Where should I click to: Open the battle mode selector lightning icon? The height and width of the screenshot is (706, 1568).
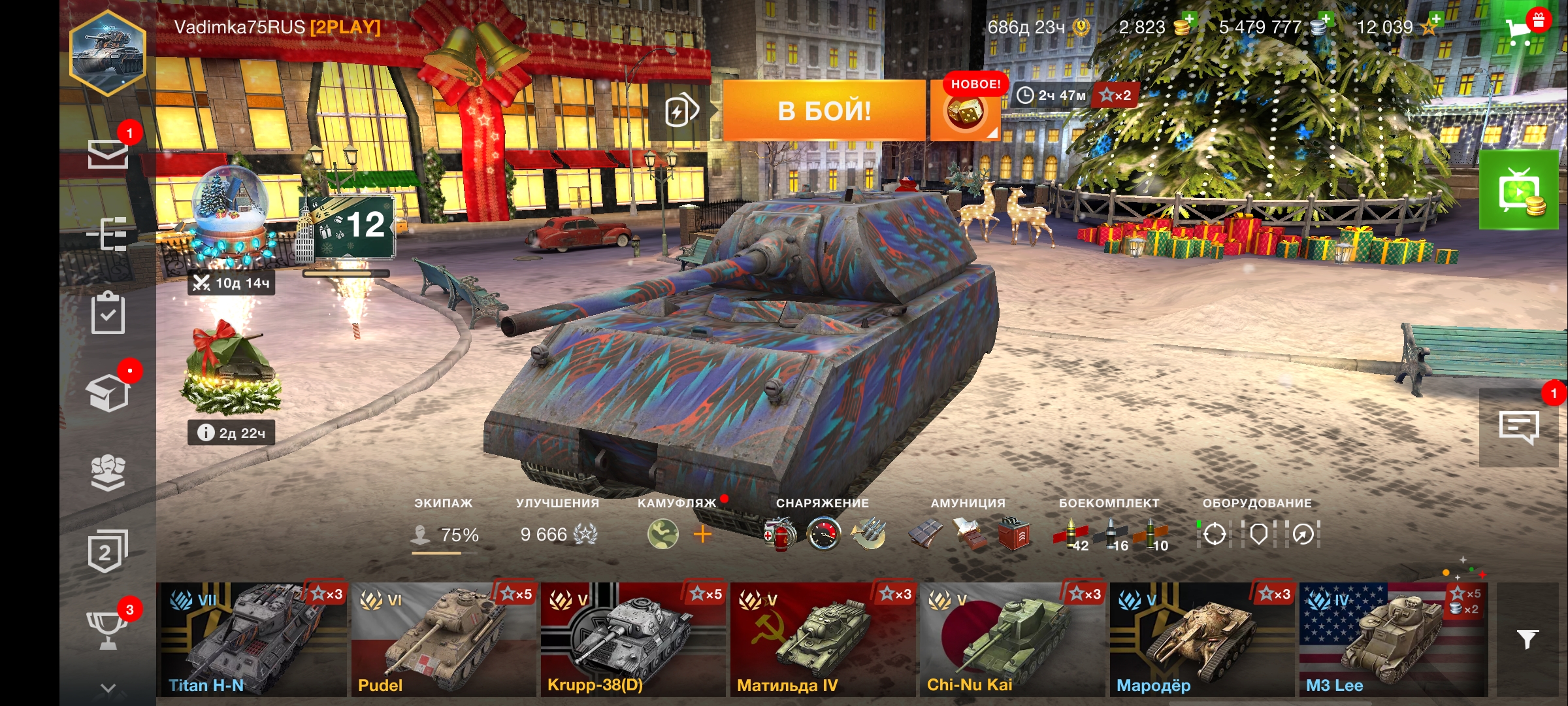(681, 111)
